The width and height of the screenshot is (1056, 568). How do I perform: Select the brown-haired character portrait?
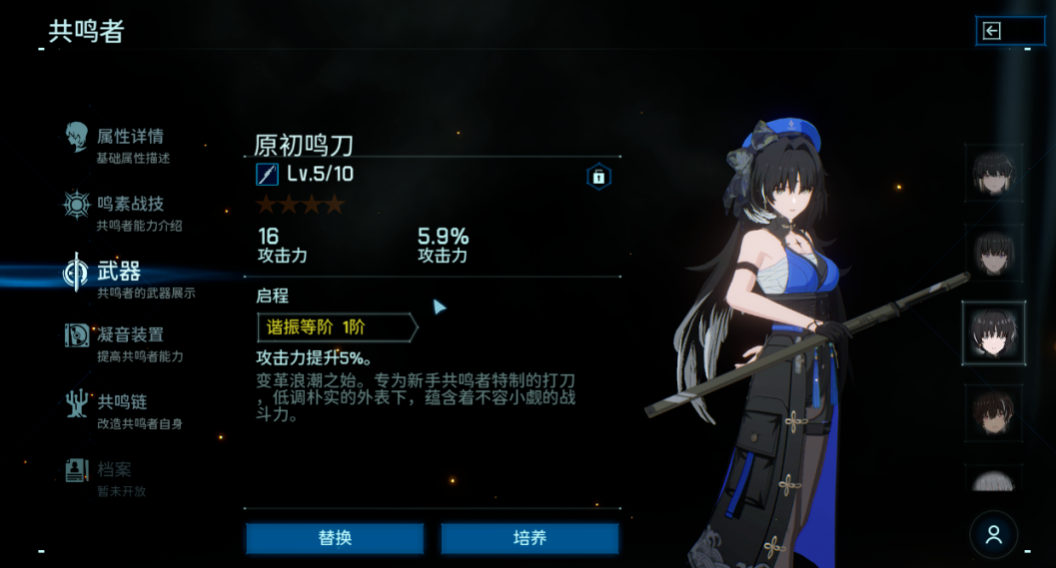click(993, 412)
